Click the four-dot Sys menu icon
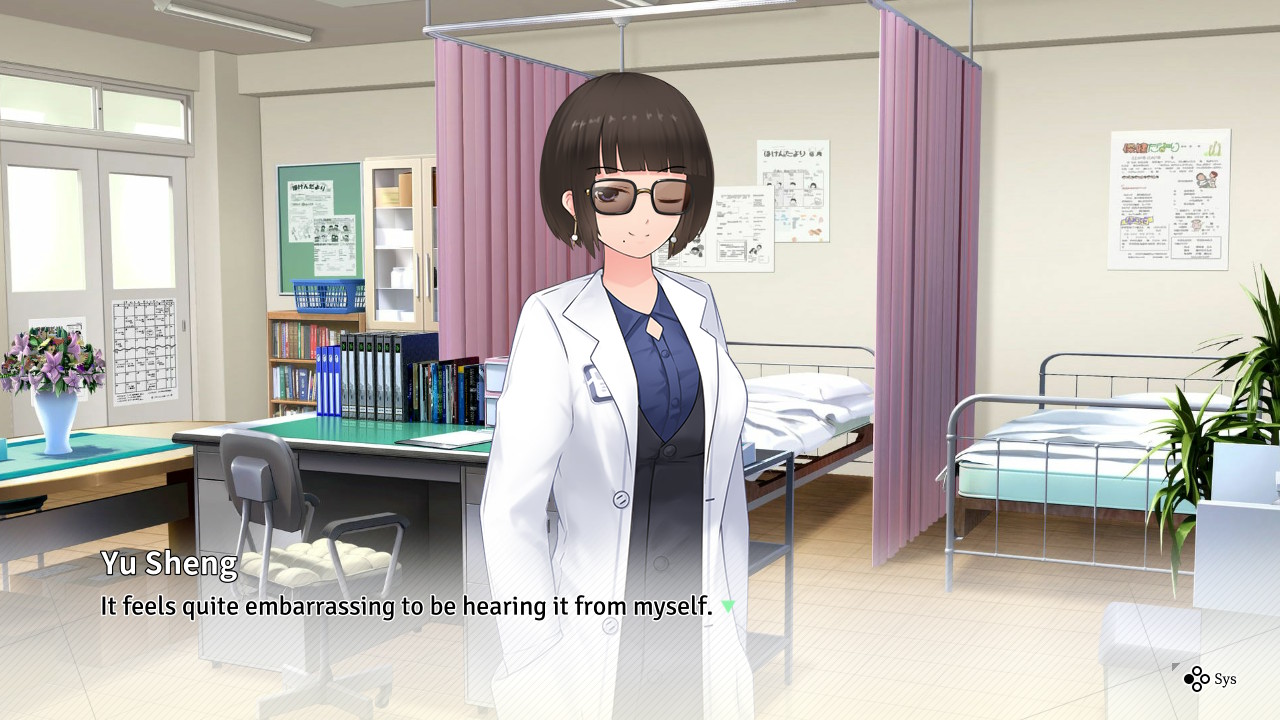 tap(1196, 678)
